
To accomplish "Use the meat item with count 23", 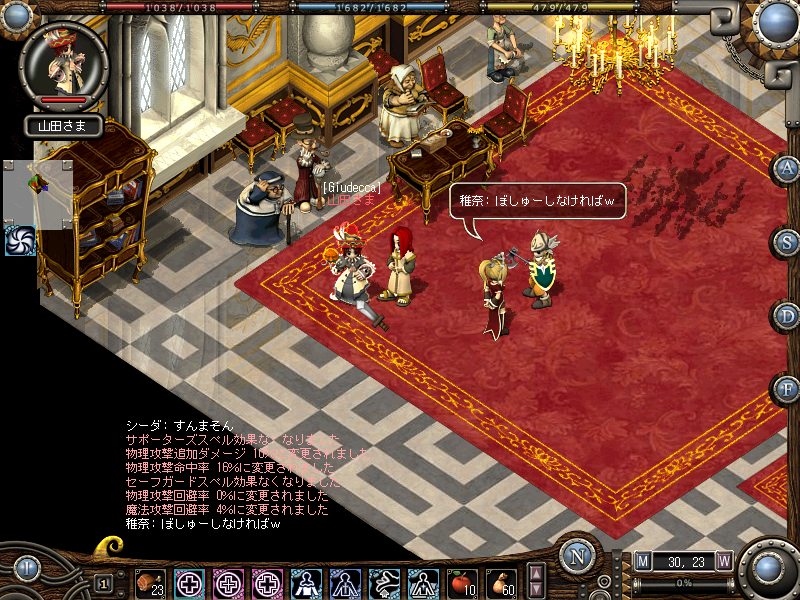I will (150, 583).
